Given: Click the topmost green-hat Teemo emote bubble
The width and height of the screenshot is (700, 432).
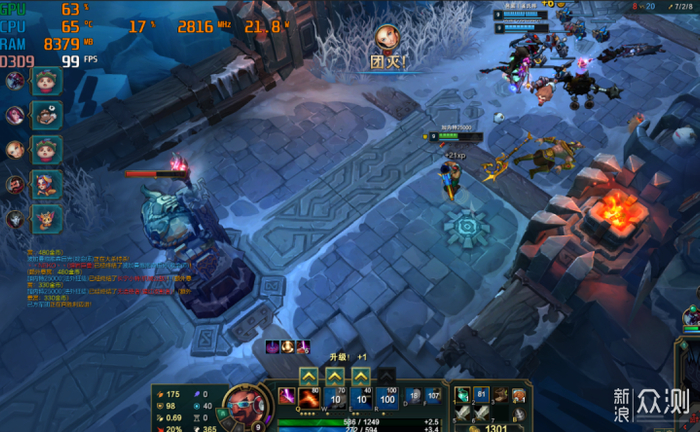Looking at the screenshot, I should tap(48, 81).
